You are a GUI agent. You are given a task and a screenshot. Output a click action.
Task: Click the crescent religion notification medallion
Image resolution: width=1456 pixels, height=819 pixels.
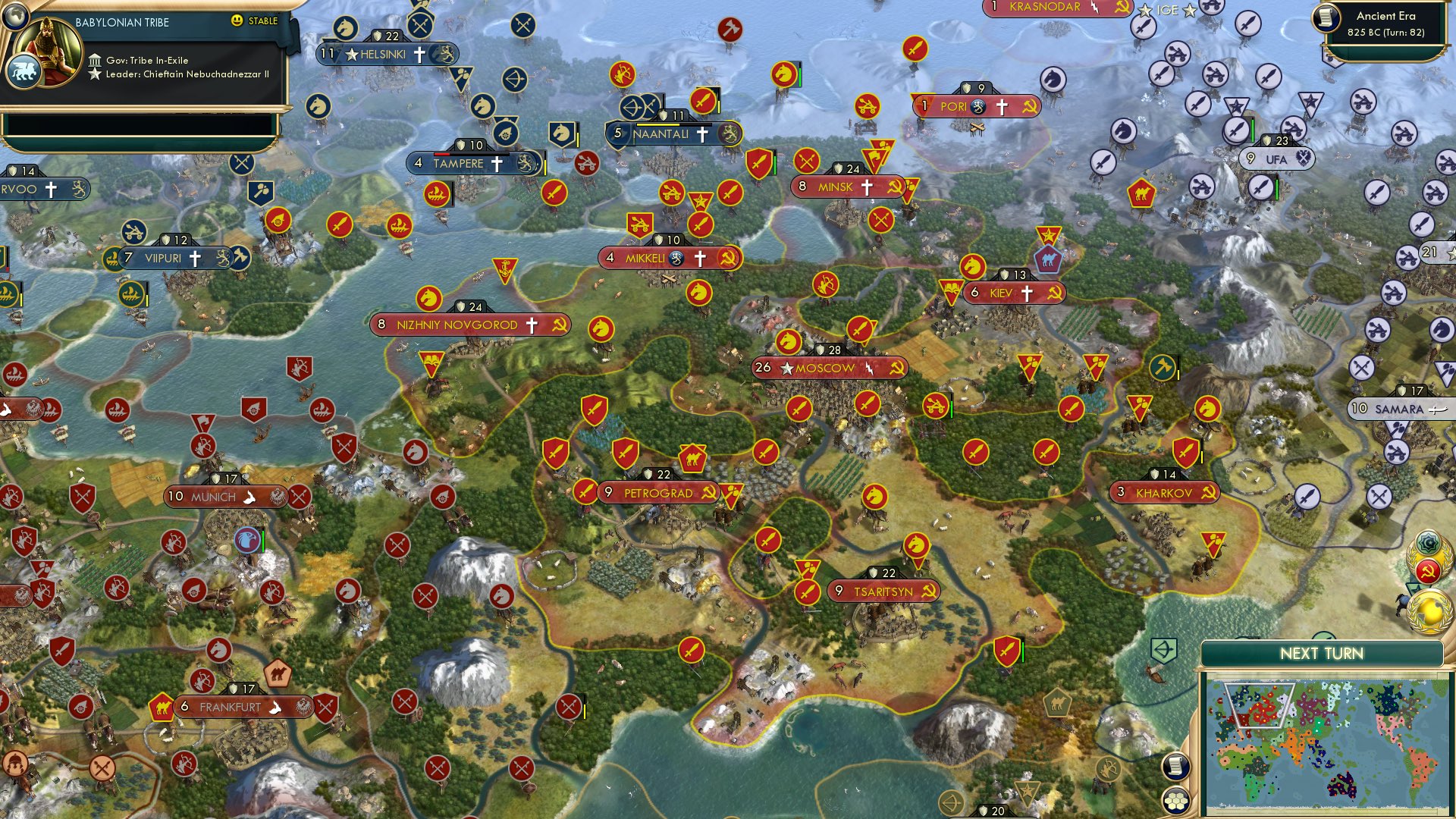click(1426, 541)
